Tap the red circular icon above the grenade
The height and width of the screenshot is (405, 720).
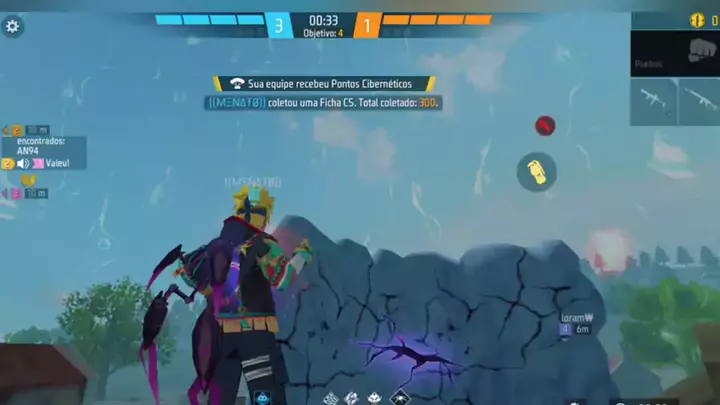click(x=544, y=126)
